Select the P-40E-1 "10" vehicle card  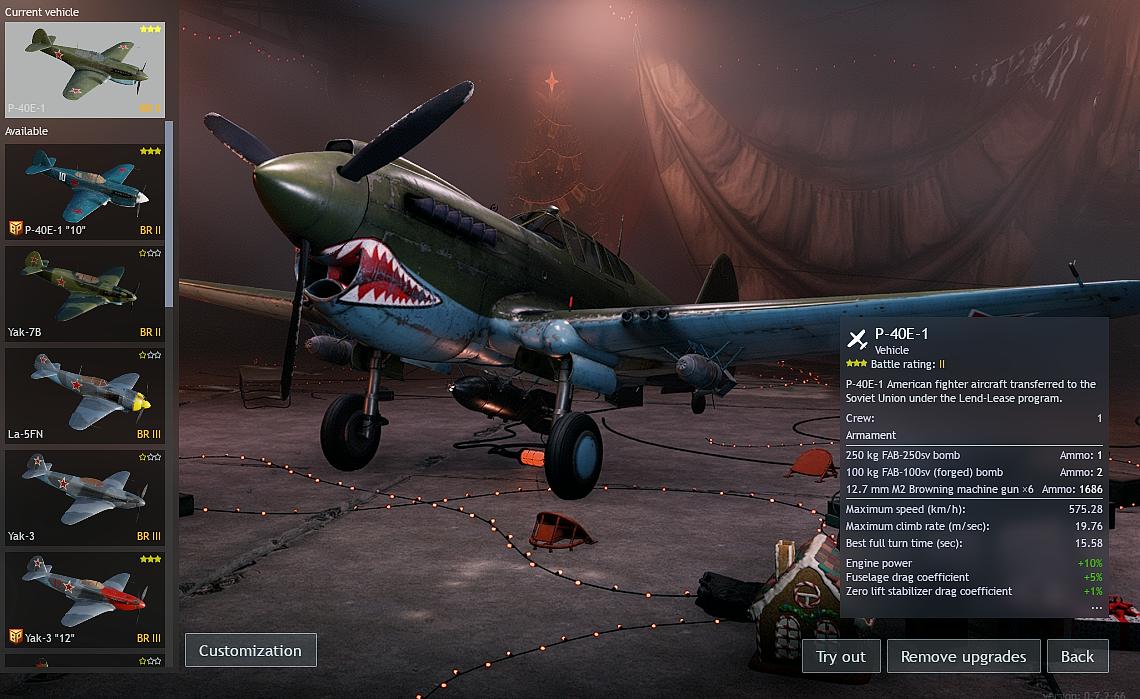pos(85,191)
